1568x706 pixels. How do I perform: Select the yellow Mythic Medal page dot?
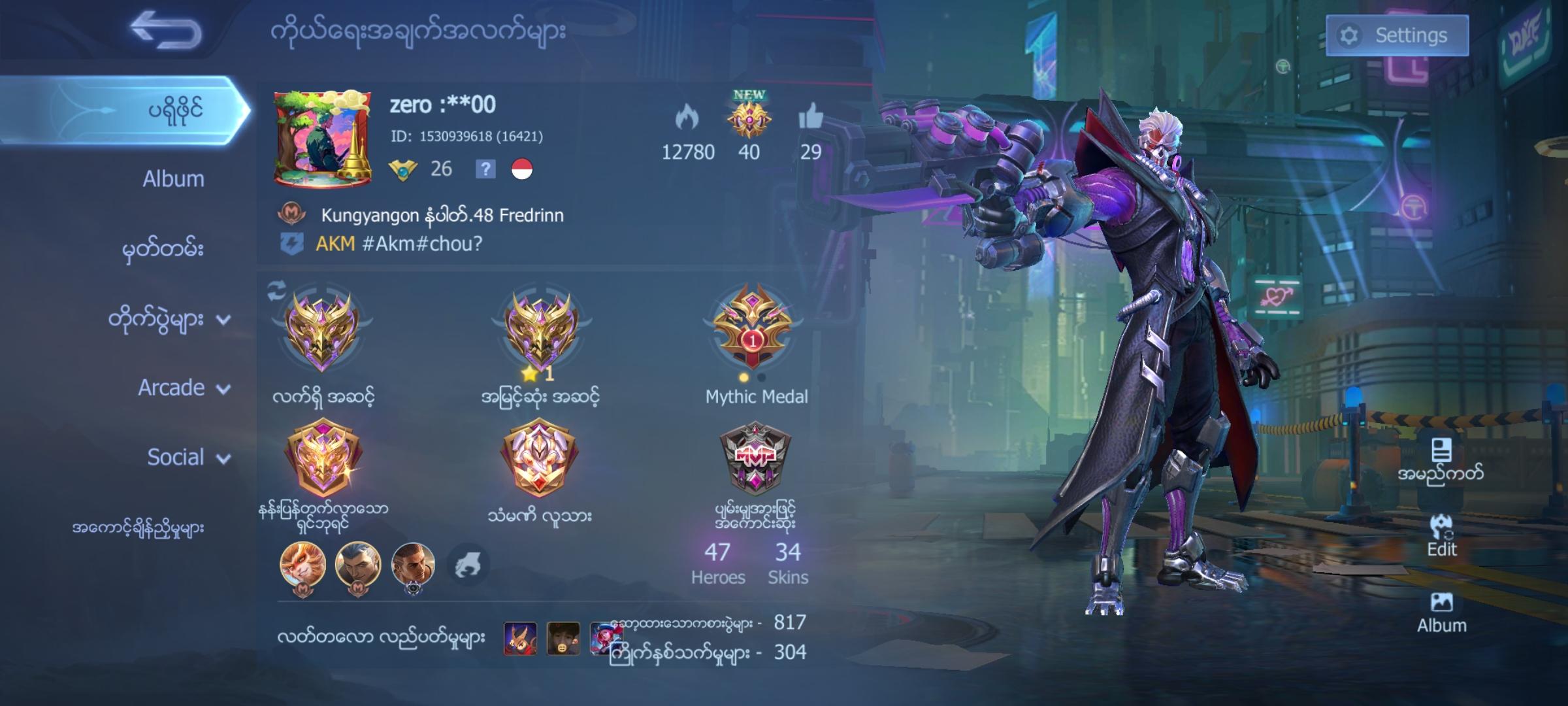click(742, 376)
